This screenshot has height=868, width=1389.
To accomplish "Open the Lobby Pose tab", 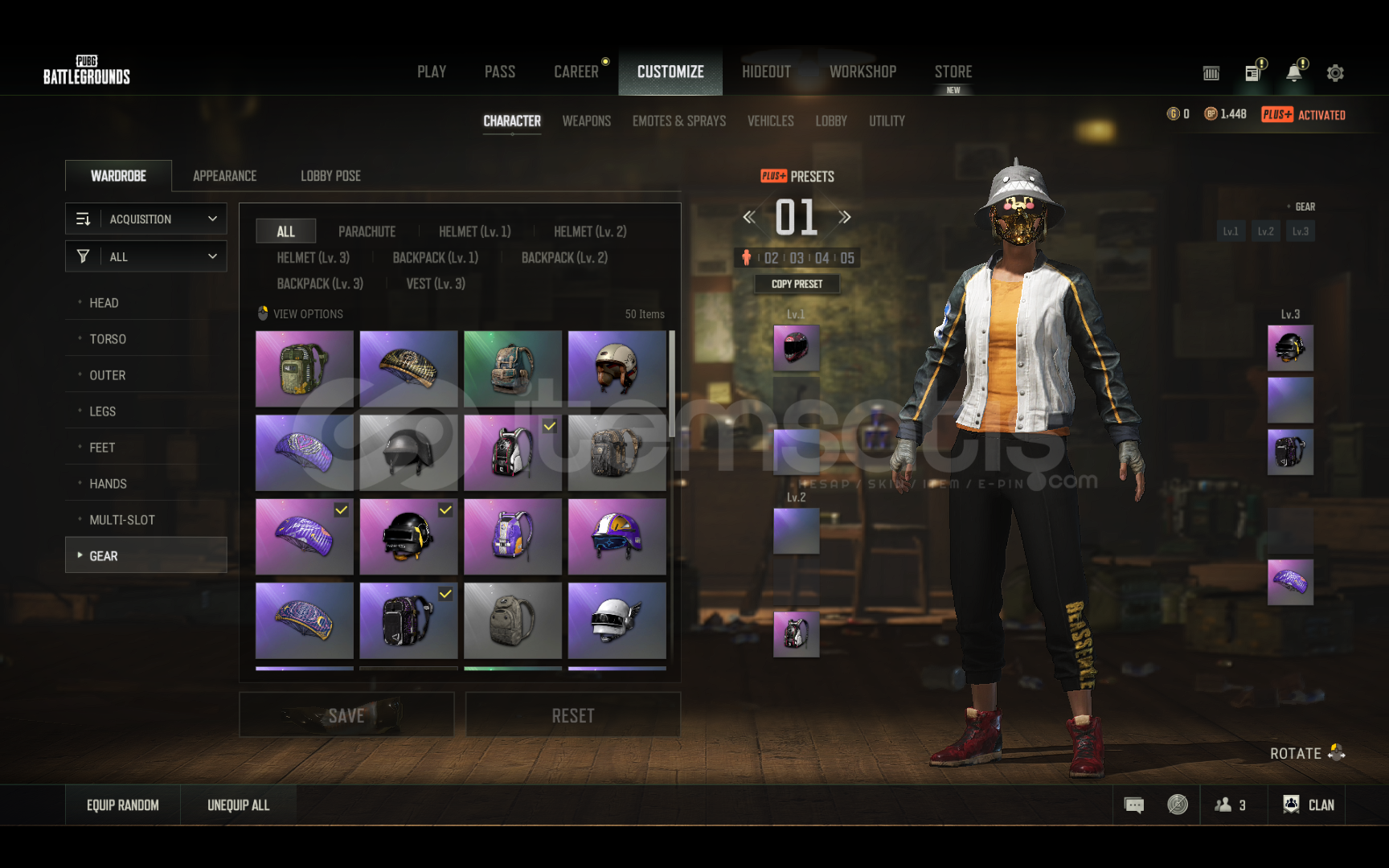I will (x=330, y=176).
